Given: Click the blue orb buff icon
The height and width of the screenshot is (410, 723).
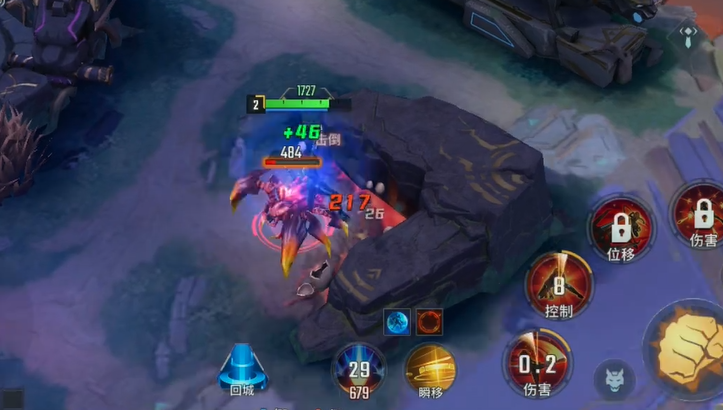Looking at the screenshot, I should click(x=397, y=321).
